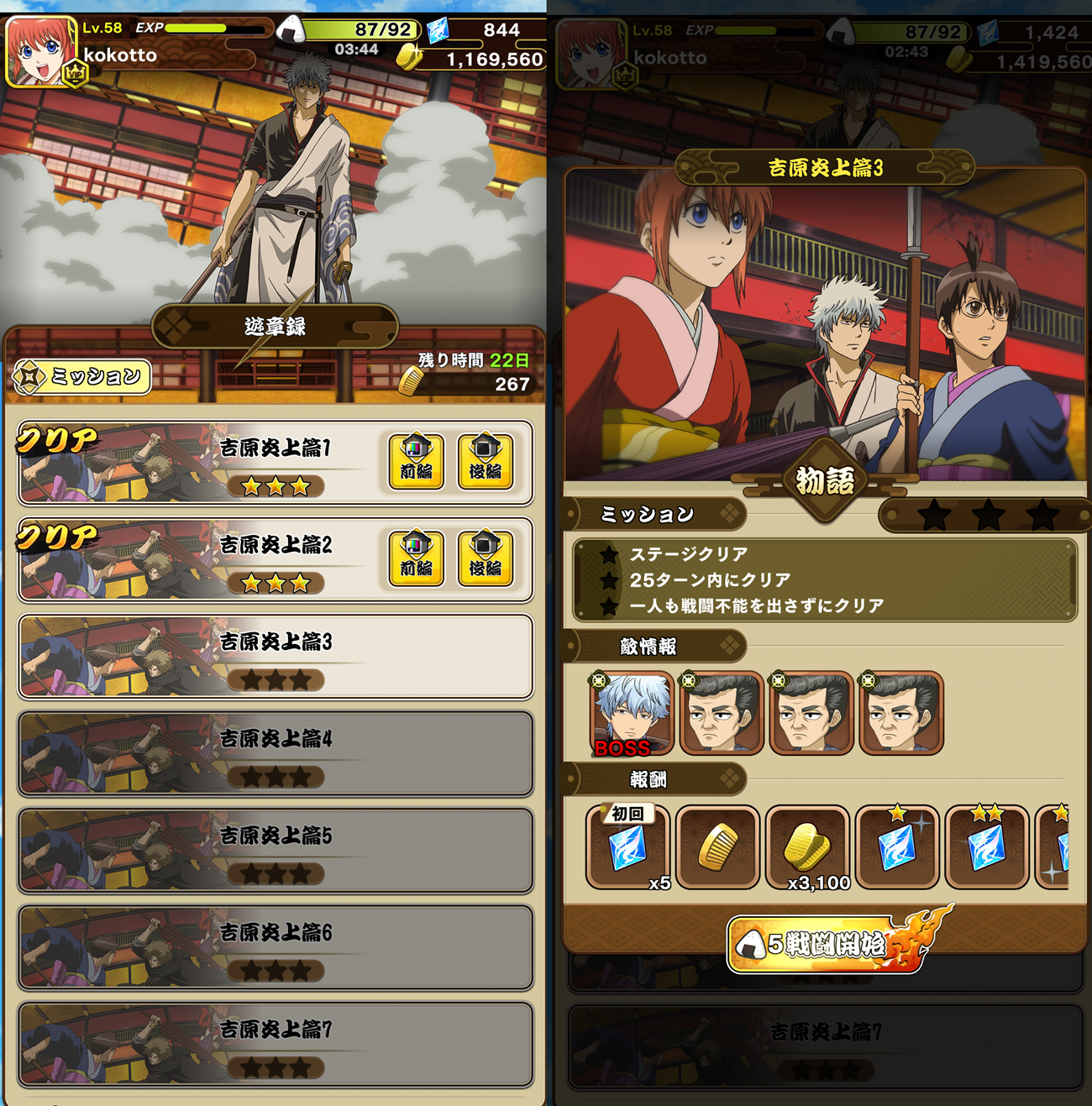The image size is (1092, 1106).
Task: Play 後編 story for 吉原炎上篇2
Action: [x=485, y=558]
